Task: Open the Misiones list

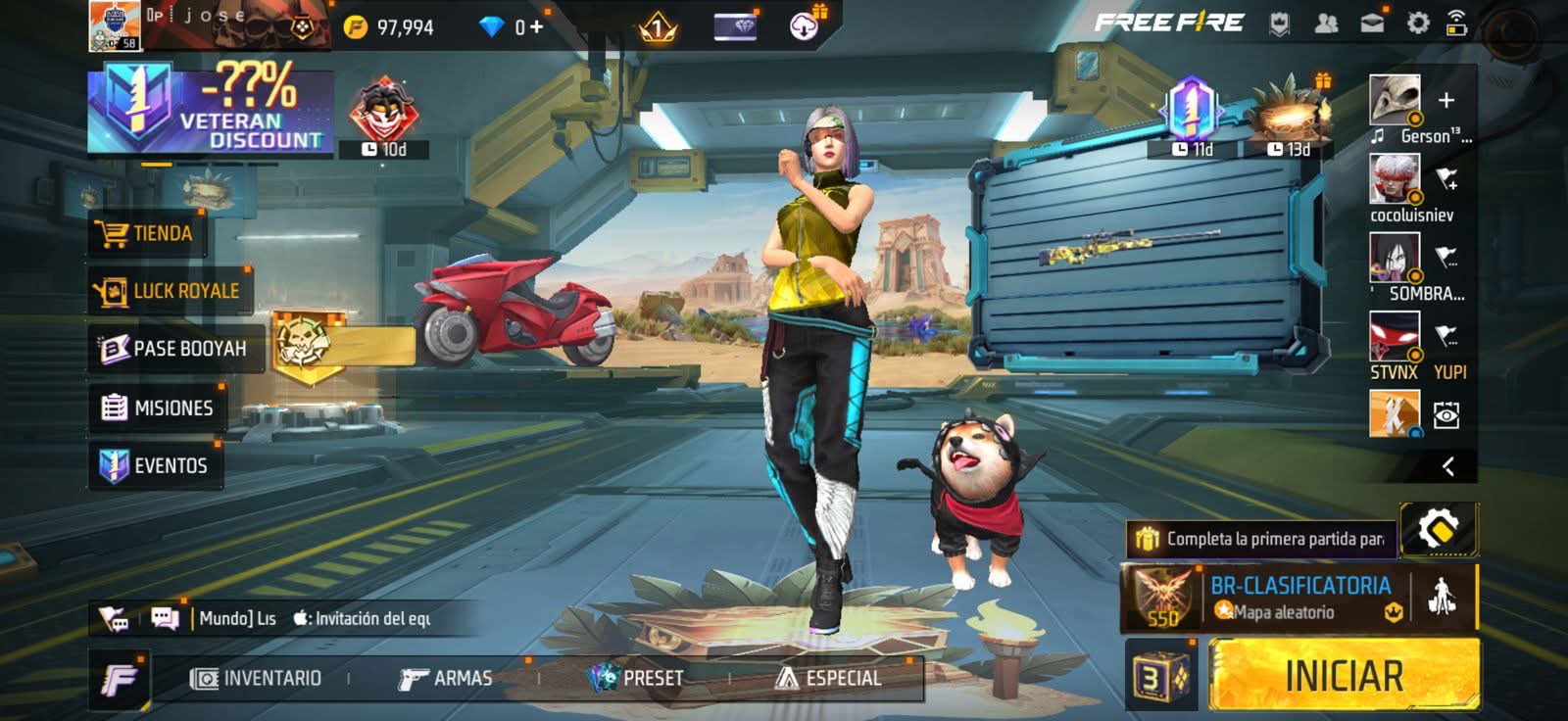Action: coord(158,408)
